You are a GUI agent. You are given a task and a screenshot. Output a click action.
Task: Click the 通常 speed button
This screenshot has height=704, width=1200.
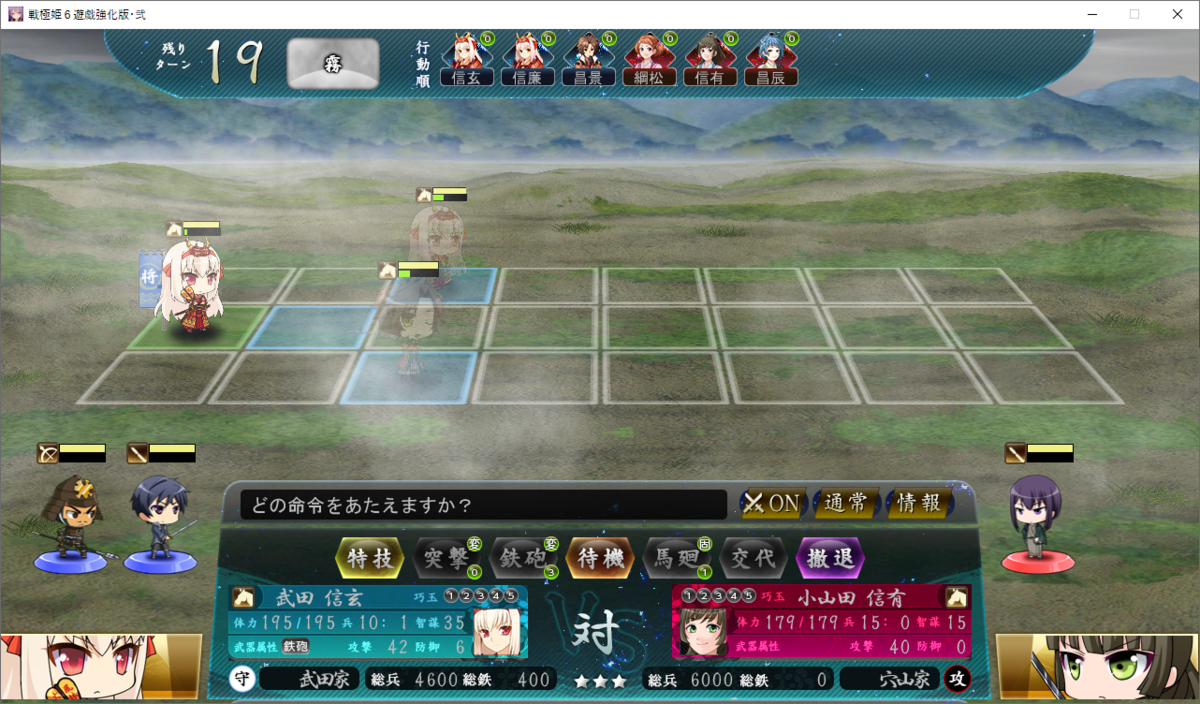[x=846, y=503]
